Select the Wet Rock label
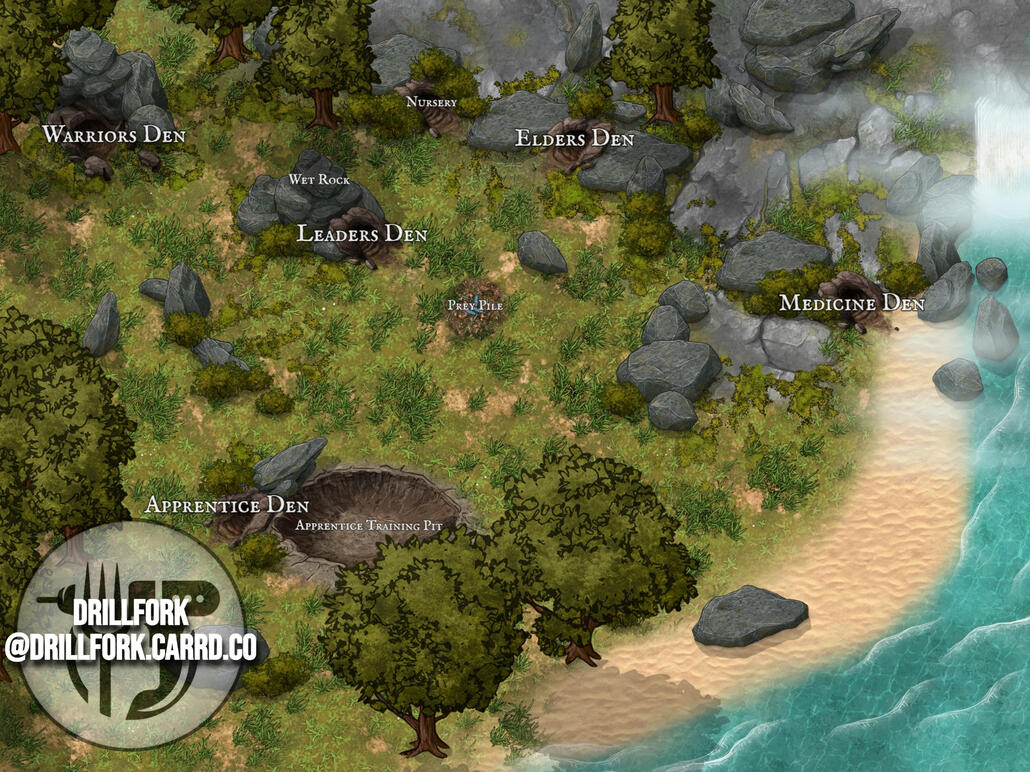The height and width of the screenshot is (772, 1030). click(319, 179)
